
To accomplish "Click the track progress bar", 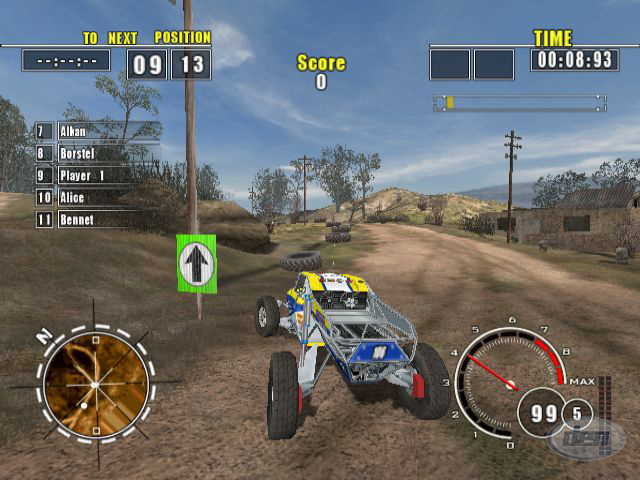I will click(x=519, y=103).
